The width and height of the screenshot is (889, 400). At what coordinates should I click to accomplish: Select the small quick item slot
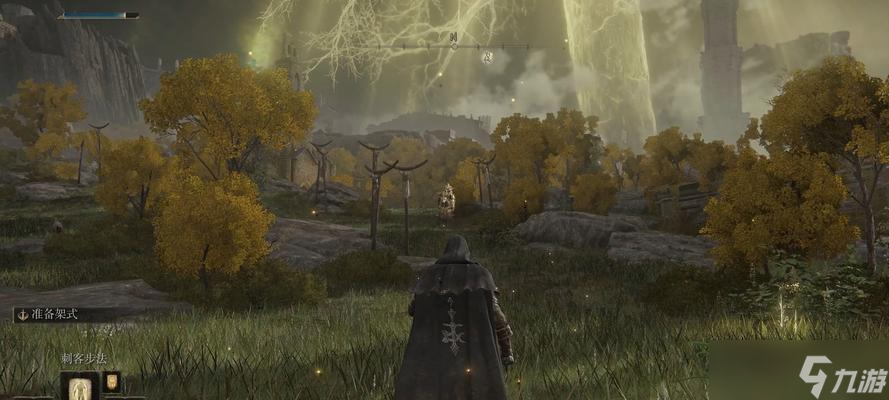111,381
